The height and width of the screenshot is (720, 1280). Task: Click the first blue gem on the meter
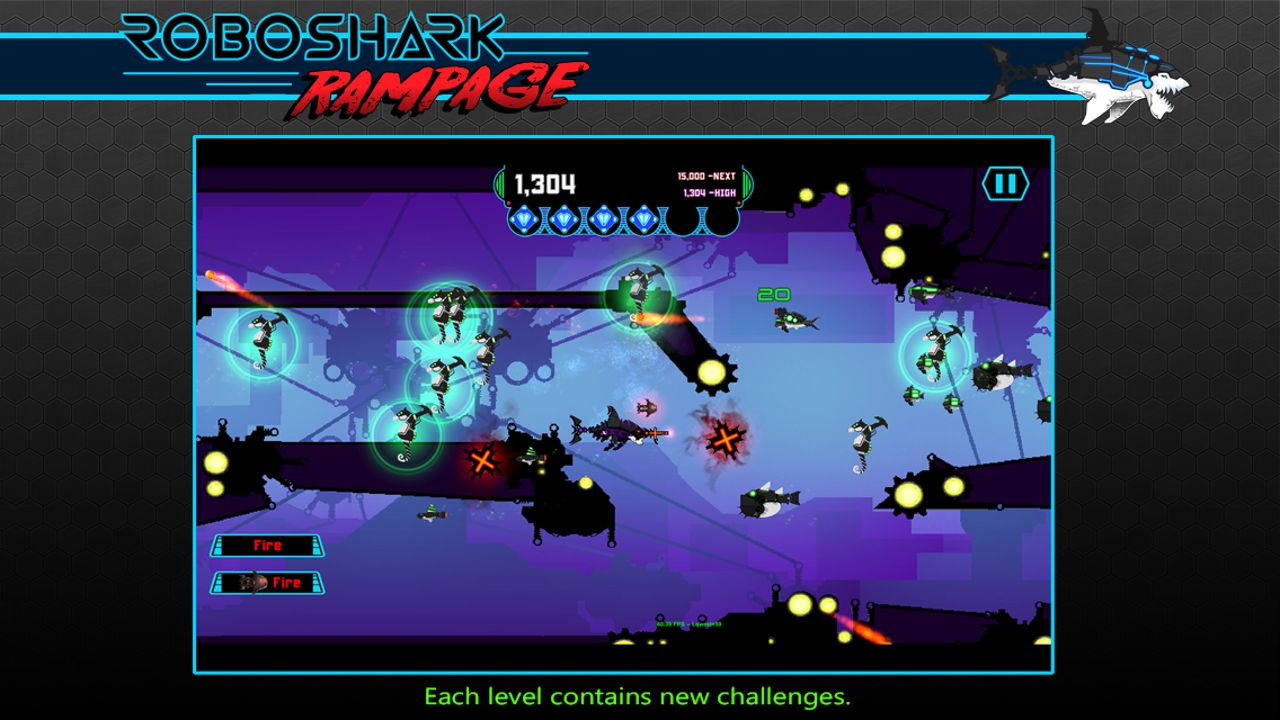point(524,218)
